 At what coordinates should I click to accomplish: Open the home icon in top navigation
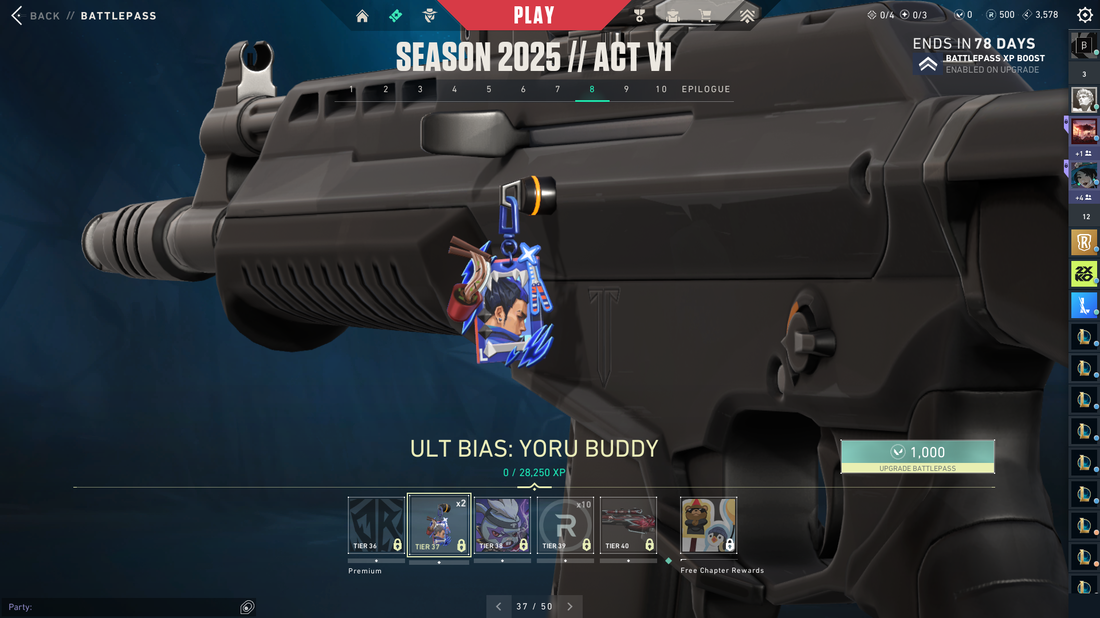click(x=362, y=16)
